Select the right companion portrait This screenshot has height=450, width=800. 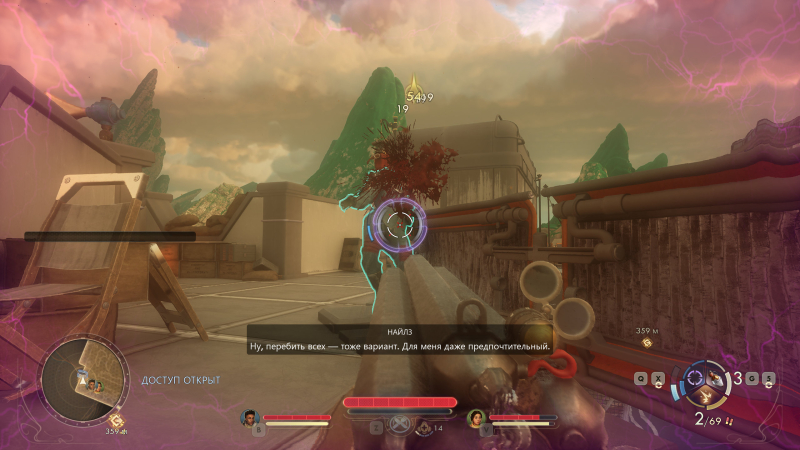click(x=475, y=417)
